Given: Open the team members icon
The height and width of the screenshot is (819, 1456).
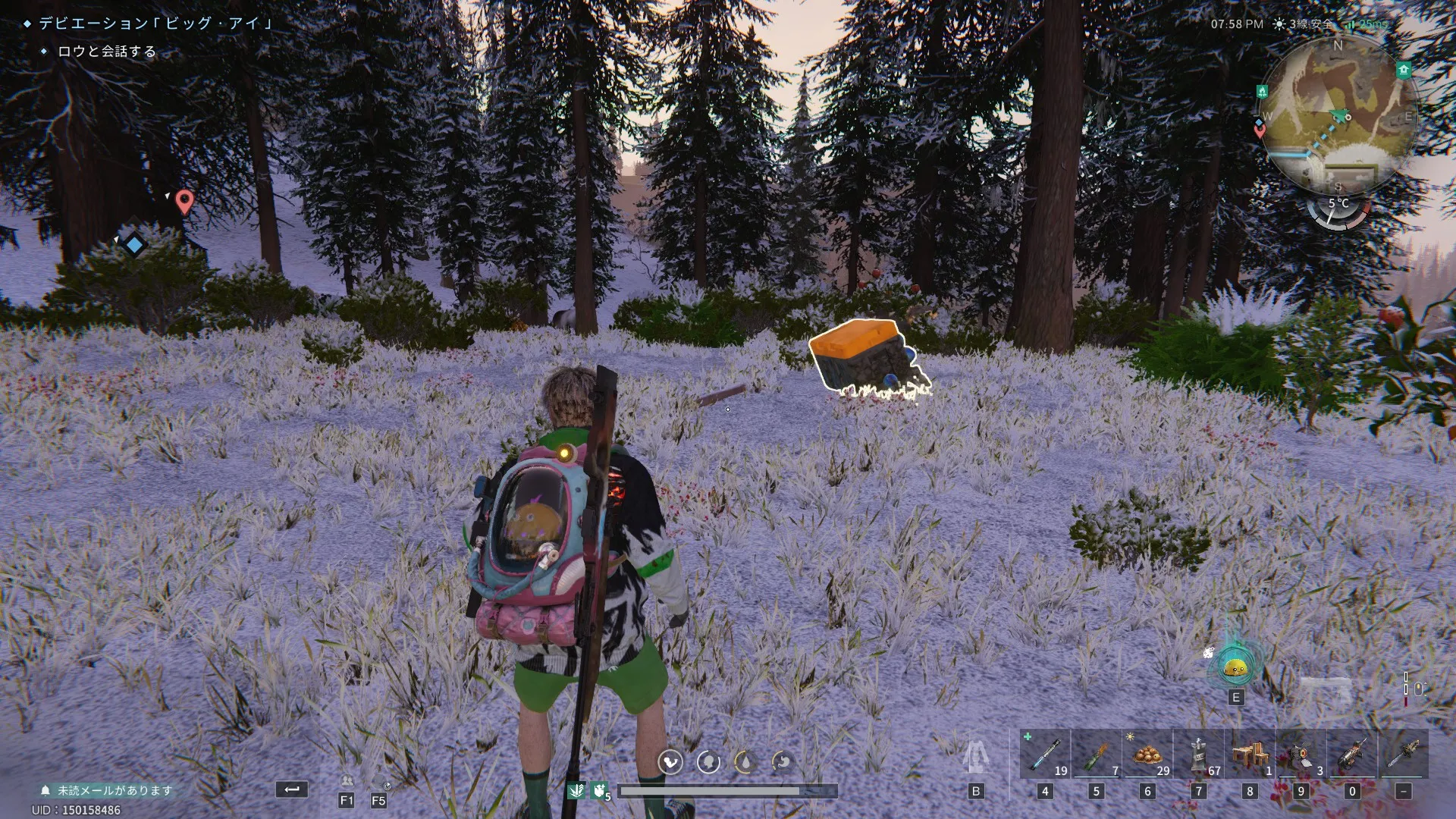Looking at the screenshot, I should [x=347, y=782].
